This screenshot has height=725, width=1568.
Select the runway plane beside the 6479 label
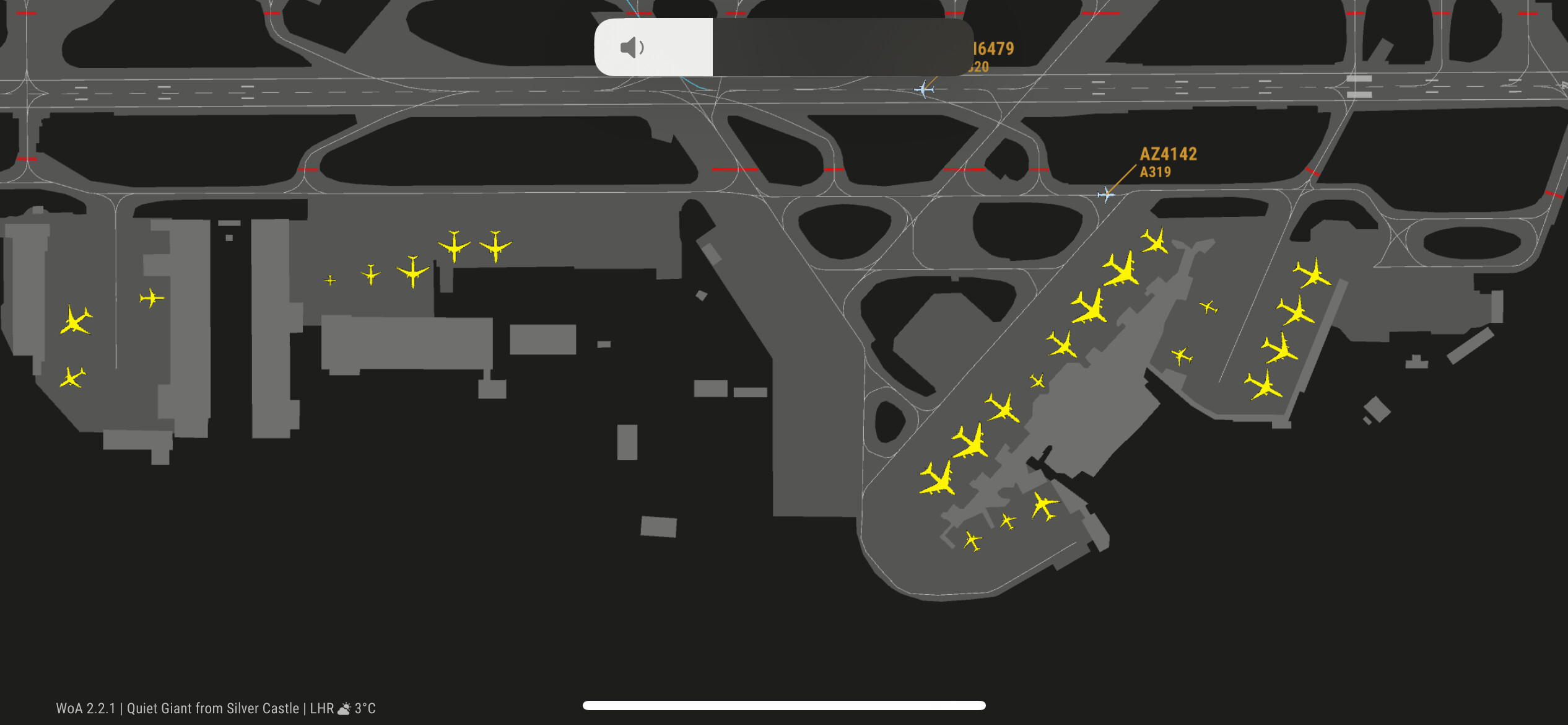[924, 89]
